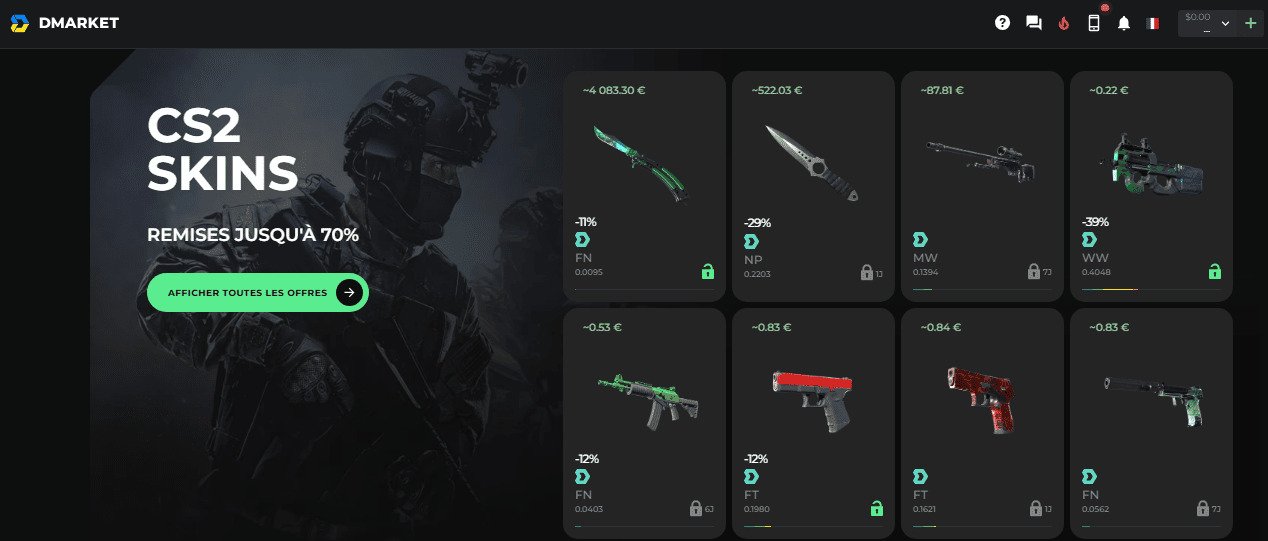Pick the green rifle card at 0.53 €
Image resolution: width=1268 pixels, height=541 pixels.
644,422
